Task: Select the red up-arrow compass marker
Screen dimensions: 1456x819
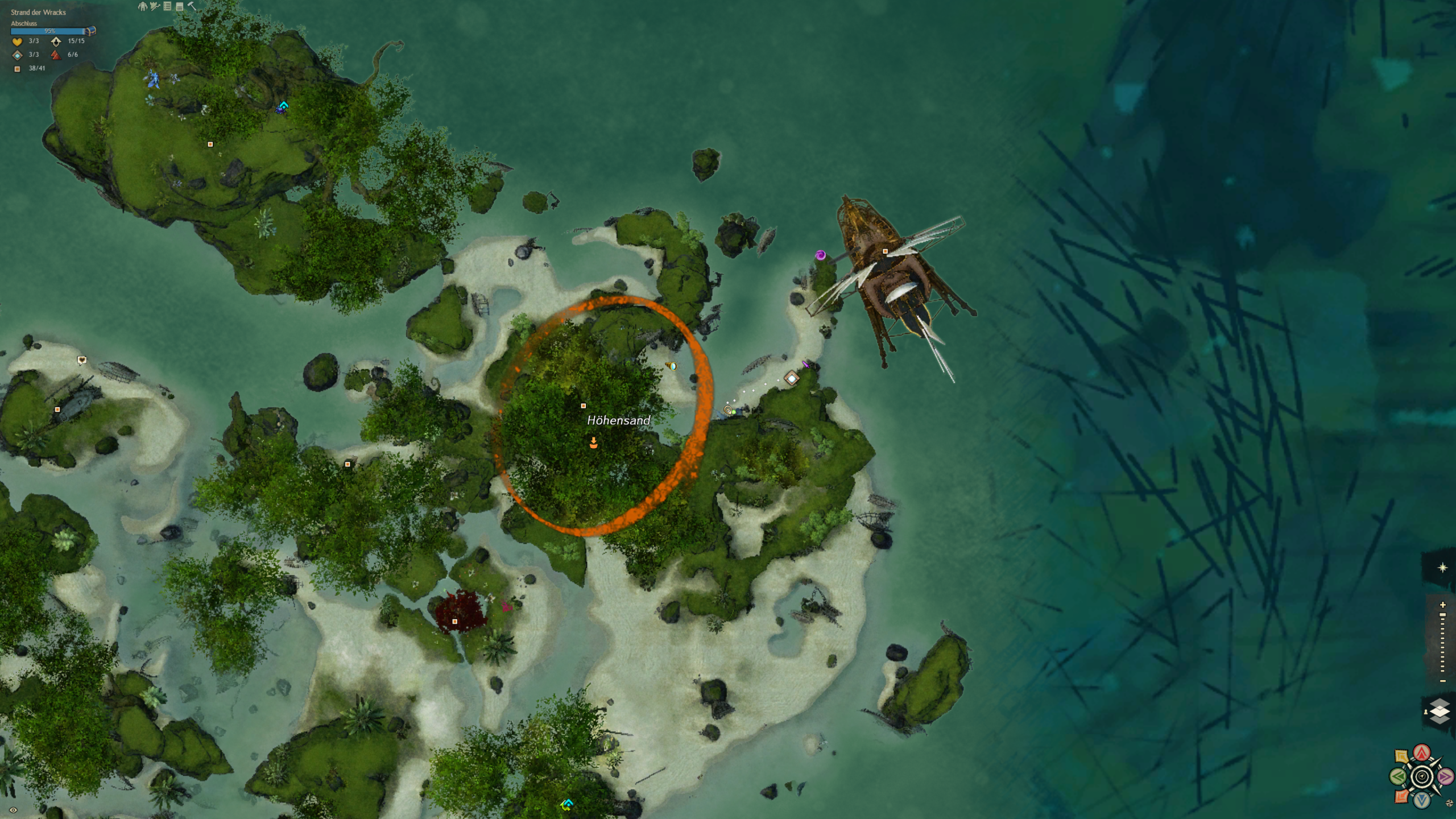Action: tap(1422, 753)
